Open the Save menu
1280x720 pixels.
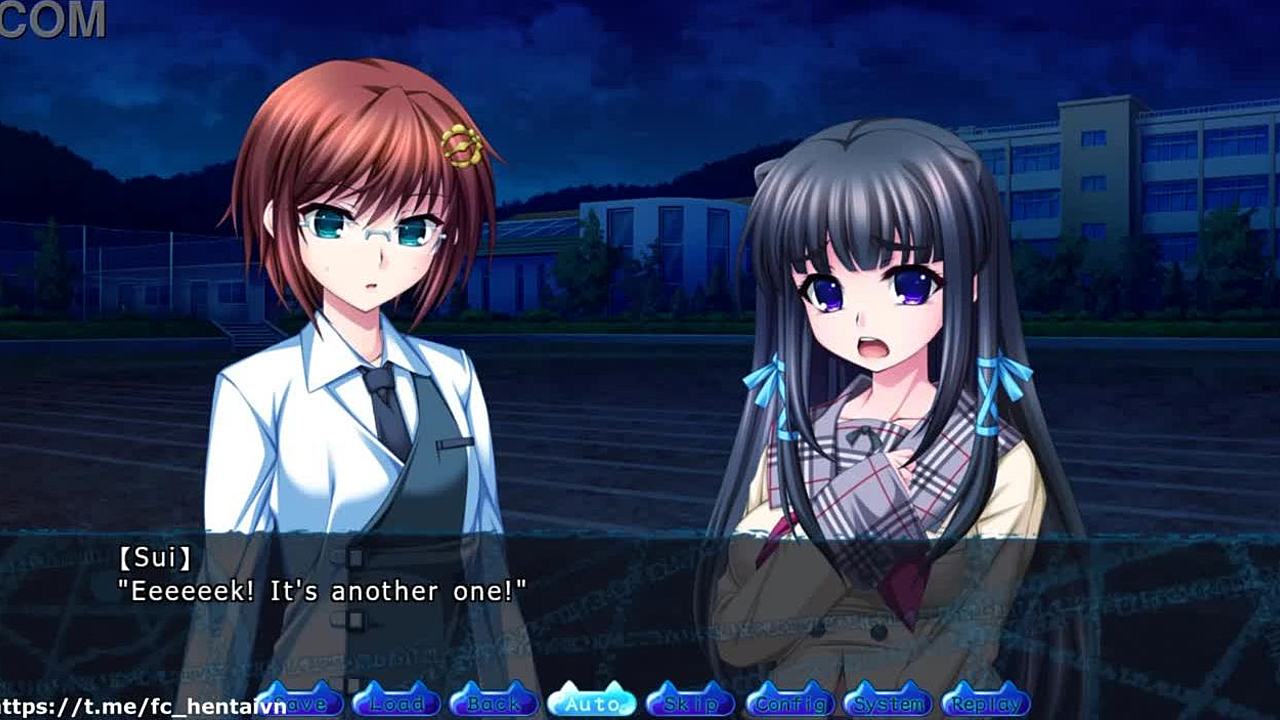click(300, 702)
